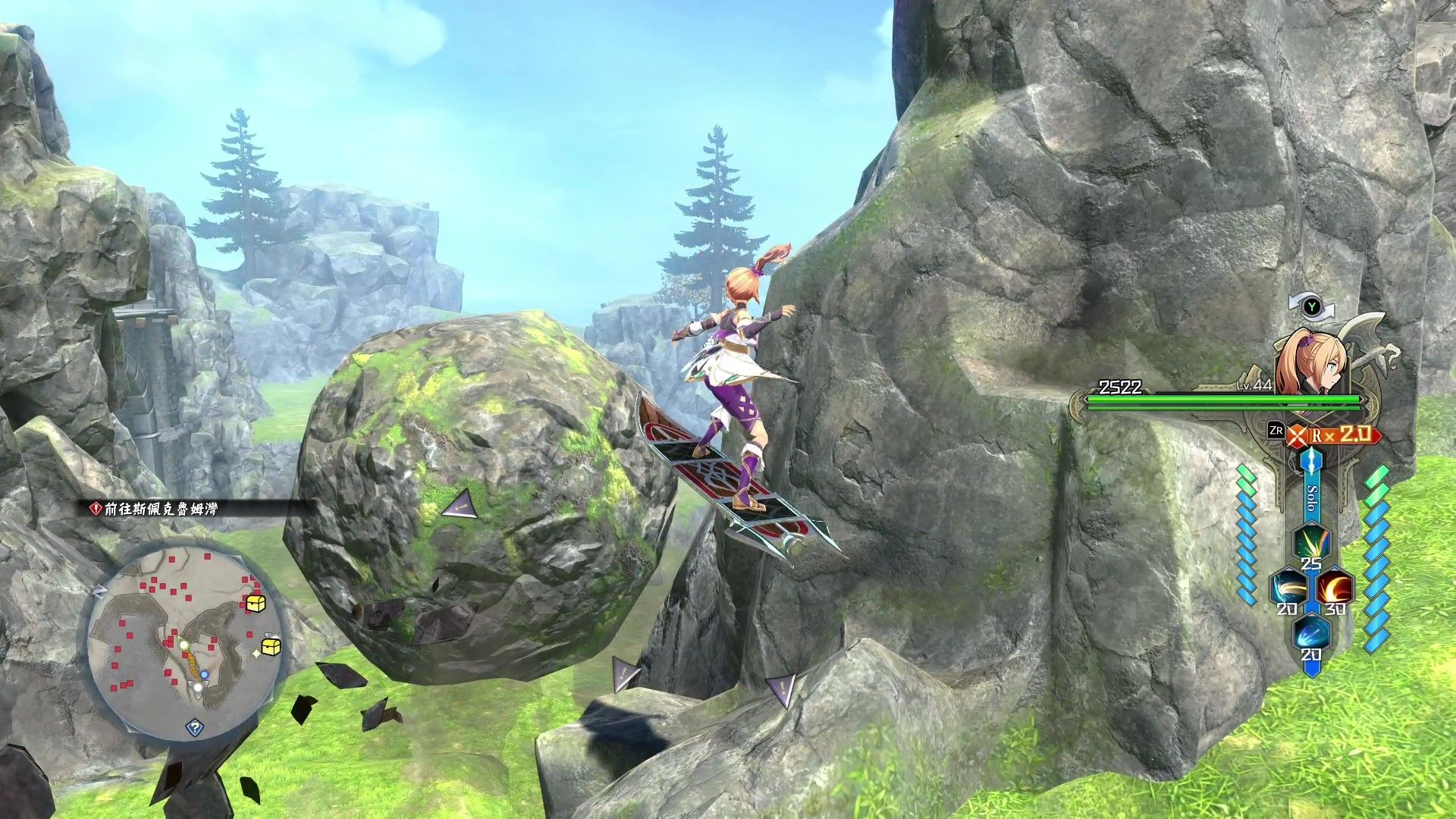Image resolution: width=1456 pixels, height=819 pixels.
Task: Activate the bottom blue comet skill
Action: pos(1311,634)
